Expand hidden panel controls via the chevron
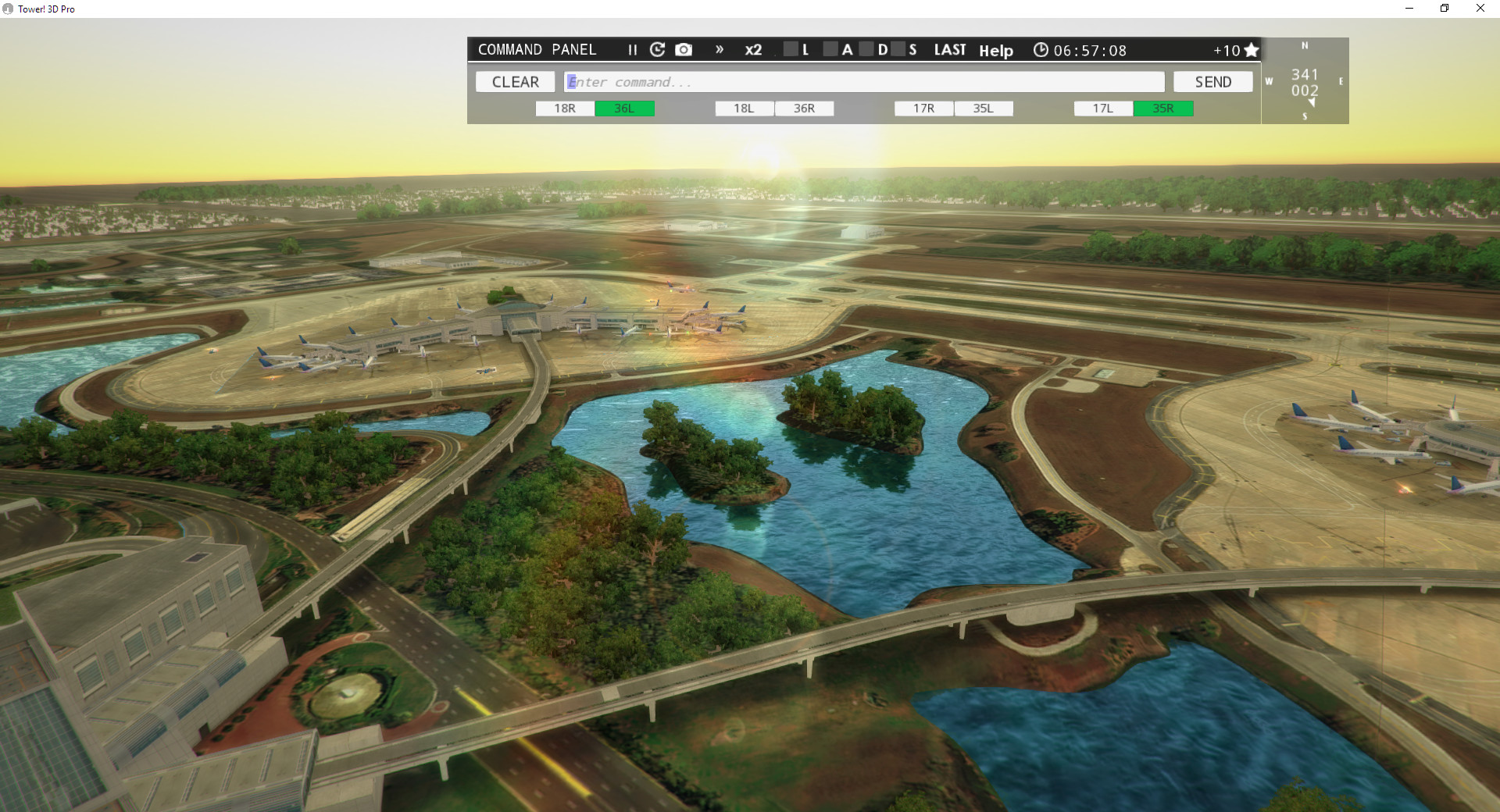 pos(719,49)
